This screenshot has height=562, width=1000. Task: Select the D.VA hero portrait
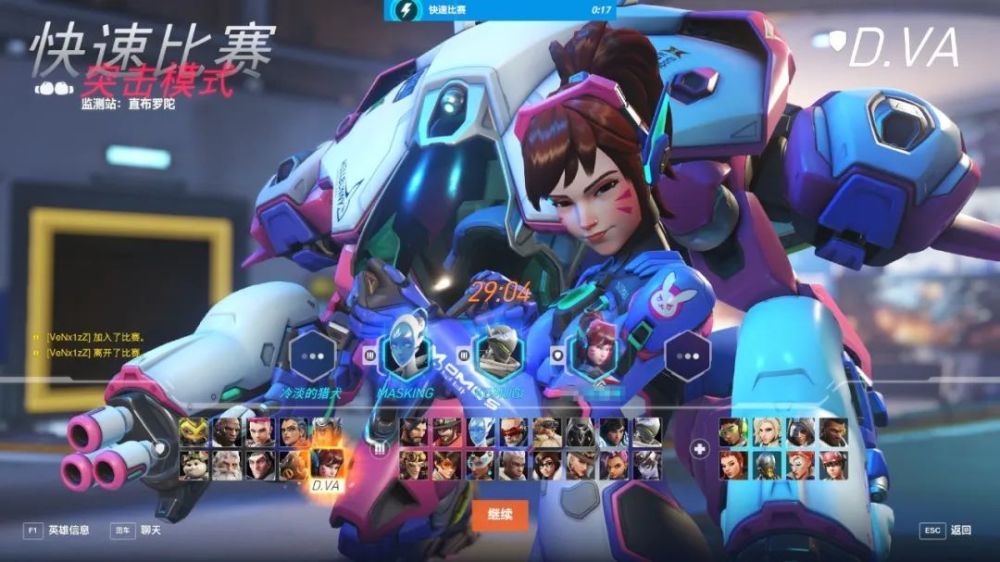(x=326, y=464)
